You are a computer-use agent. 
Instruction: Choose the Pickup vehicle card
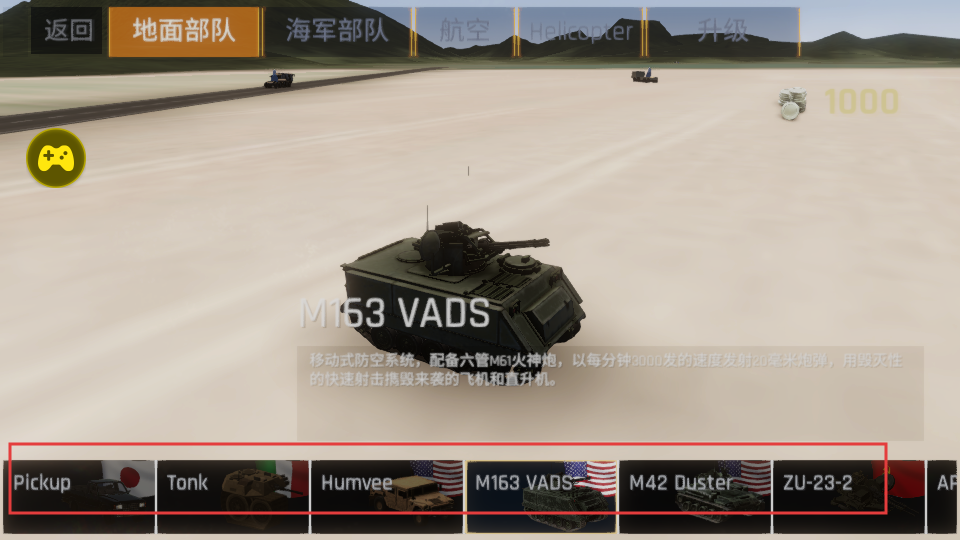pos(79,496)
